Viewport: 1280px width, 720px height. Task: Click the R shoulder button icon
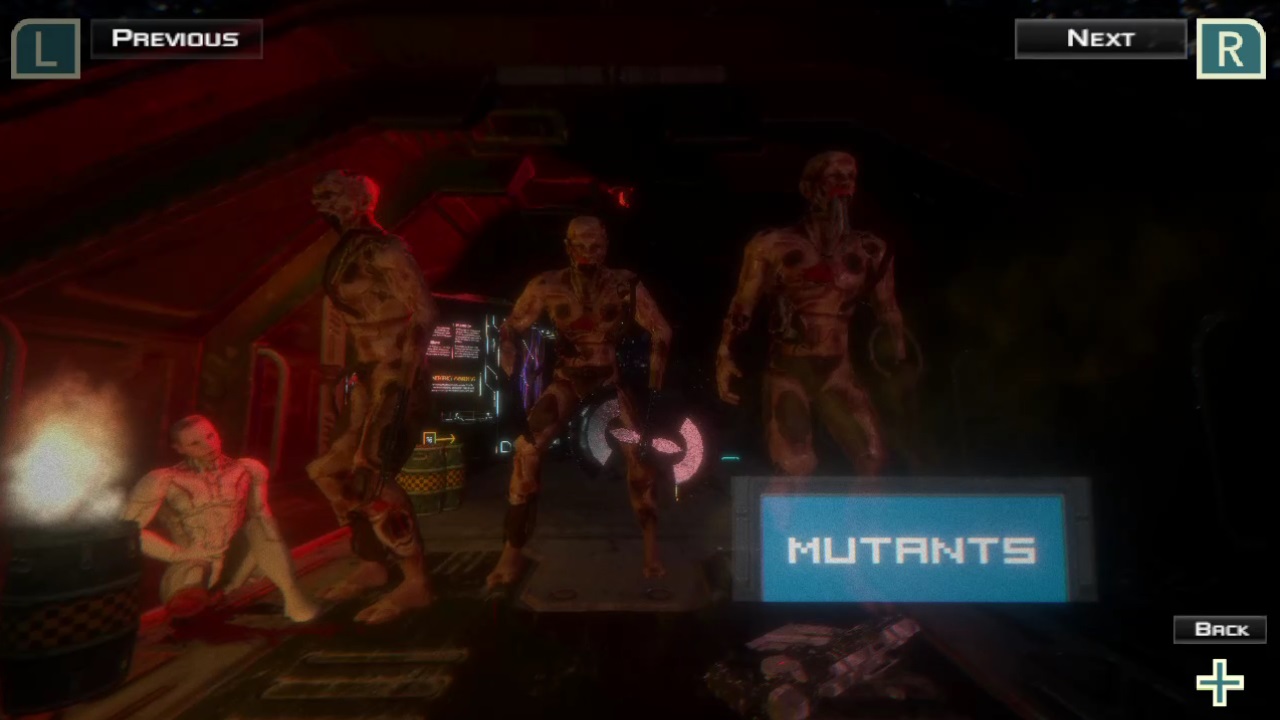pos(1230,48)
